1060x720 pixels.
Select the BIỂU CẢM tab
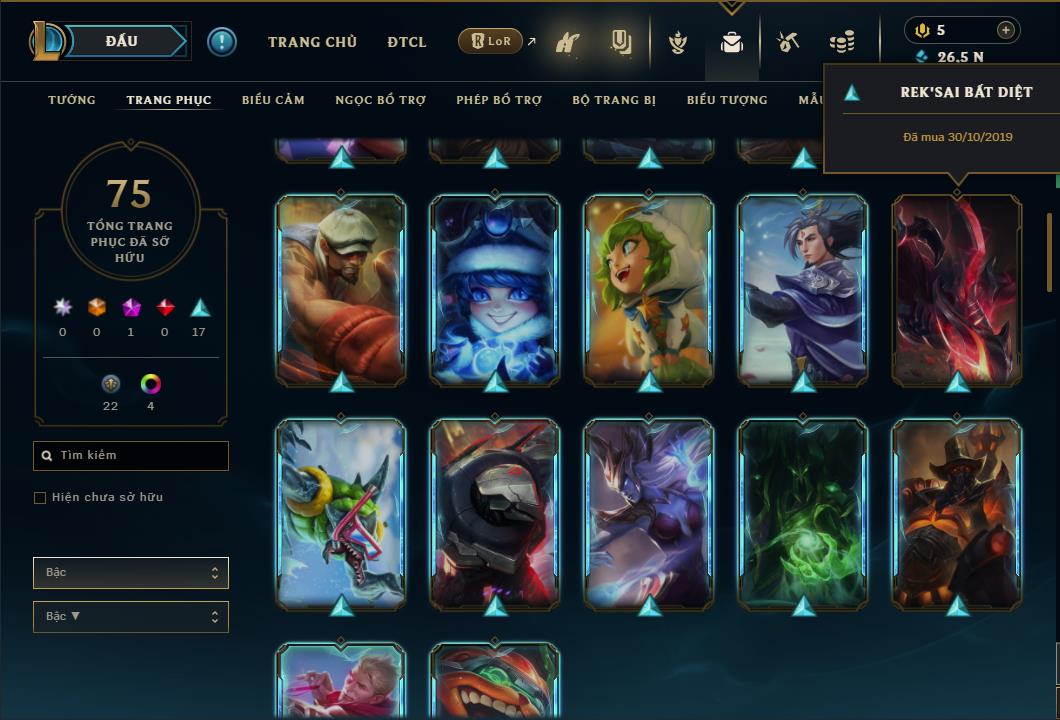click(273, 100)
